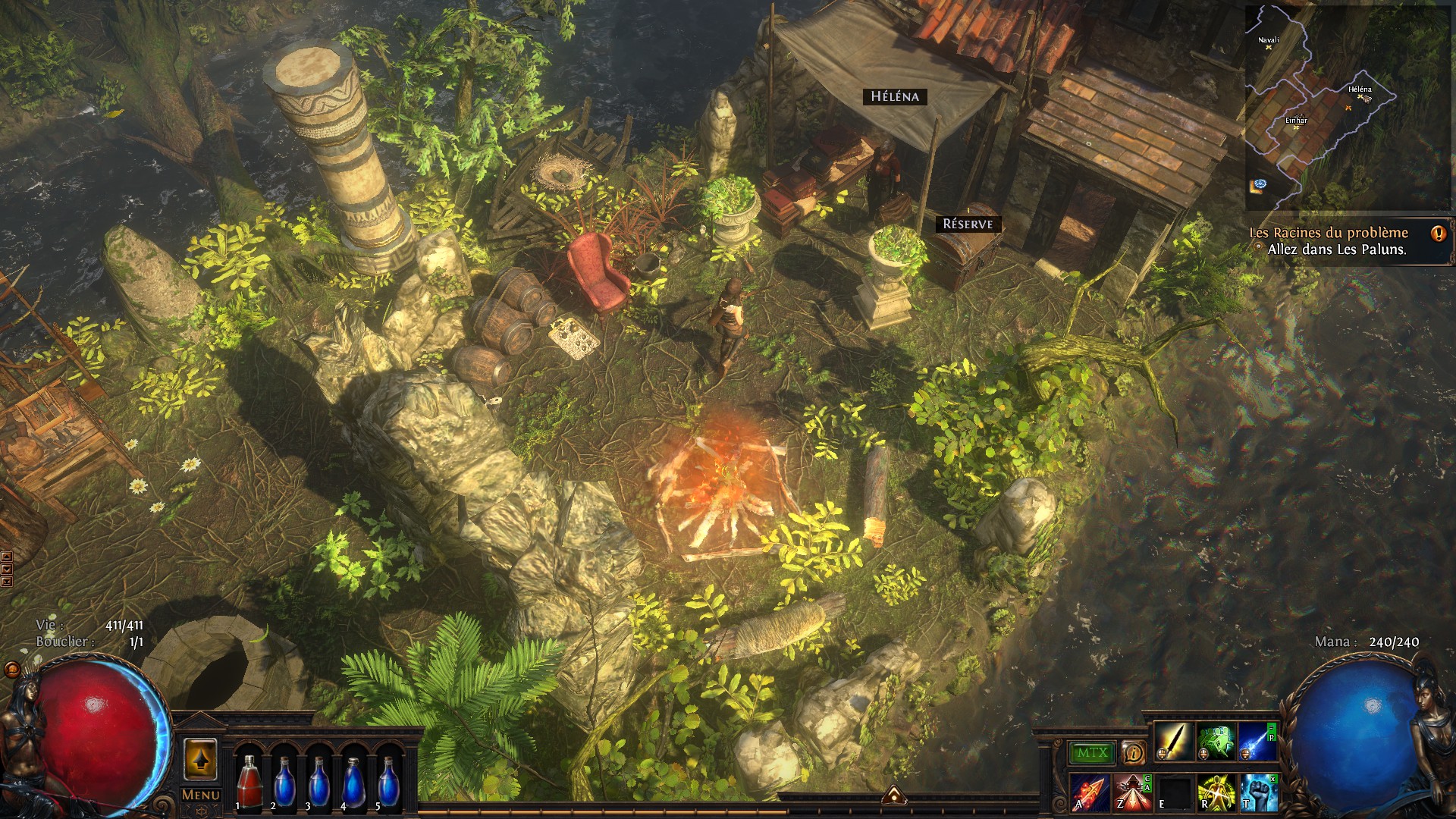1456x819 pixels.
Task: Open the green MTX shop button
Action: (1092, 753)
